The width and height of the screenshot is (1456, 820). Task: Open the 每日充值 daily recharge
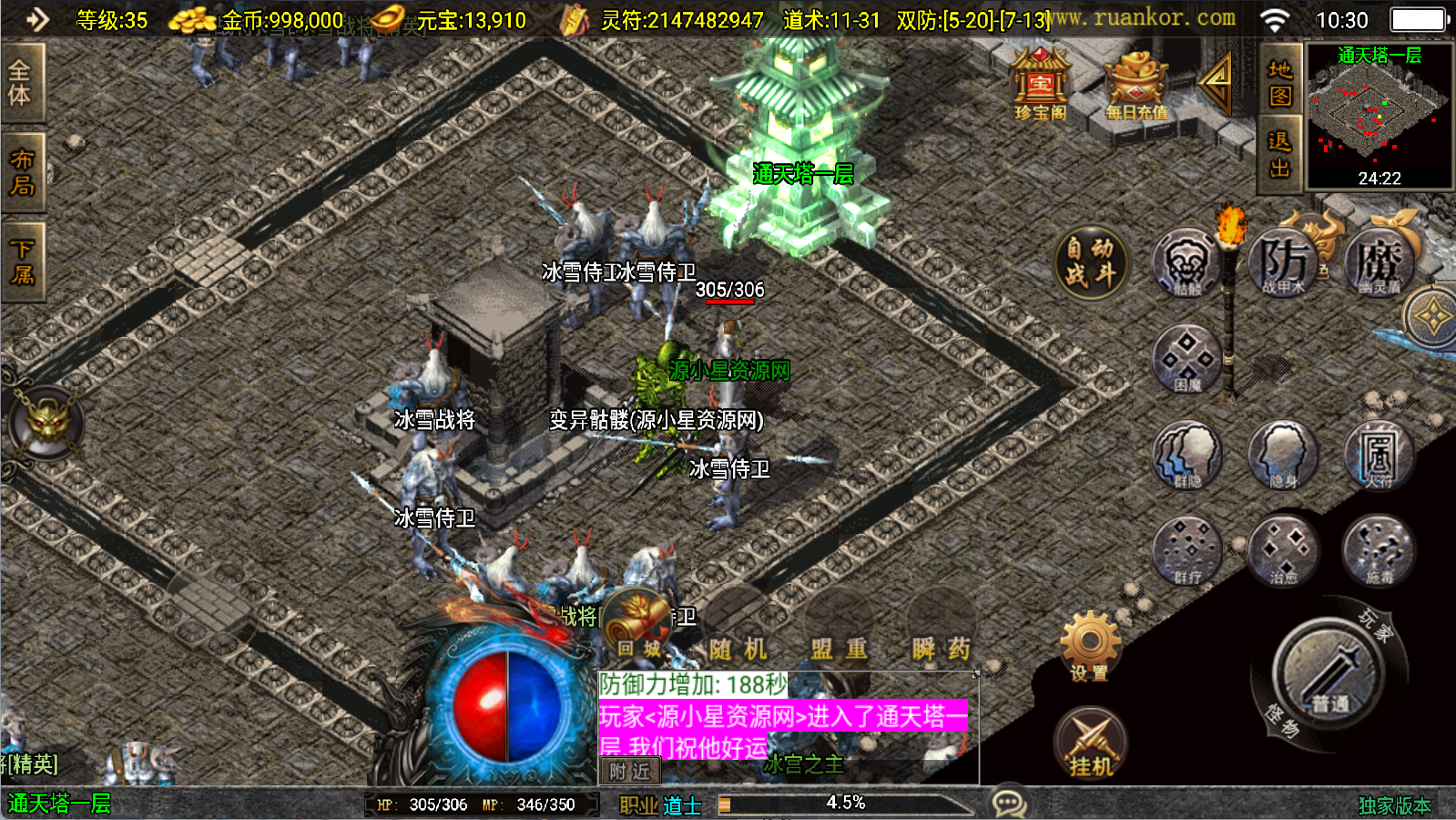coord(1135,86)
